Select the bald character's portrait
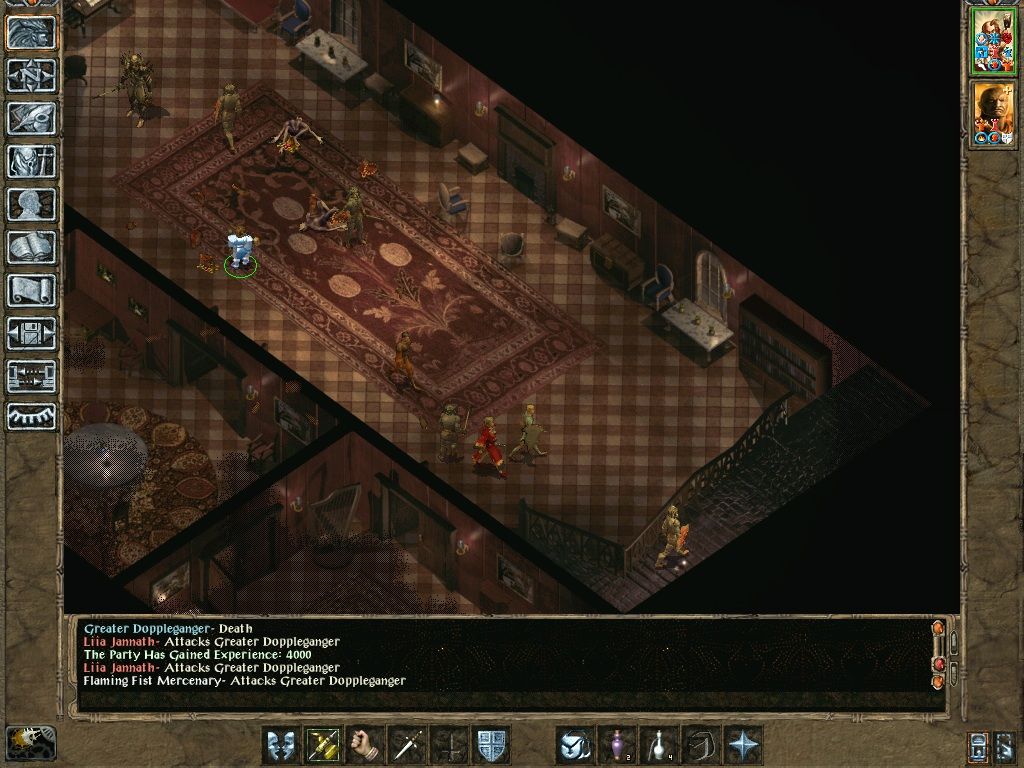 click(992, 114)
